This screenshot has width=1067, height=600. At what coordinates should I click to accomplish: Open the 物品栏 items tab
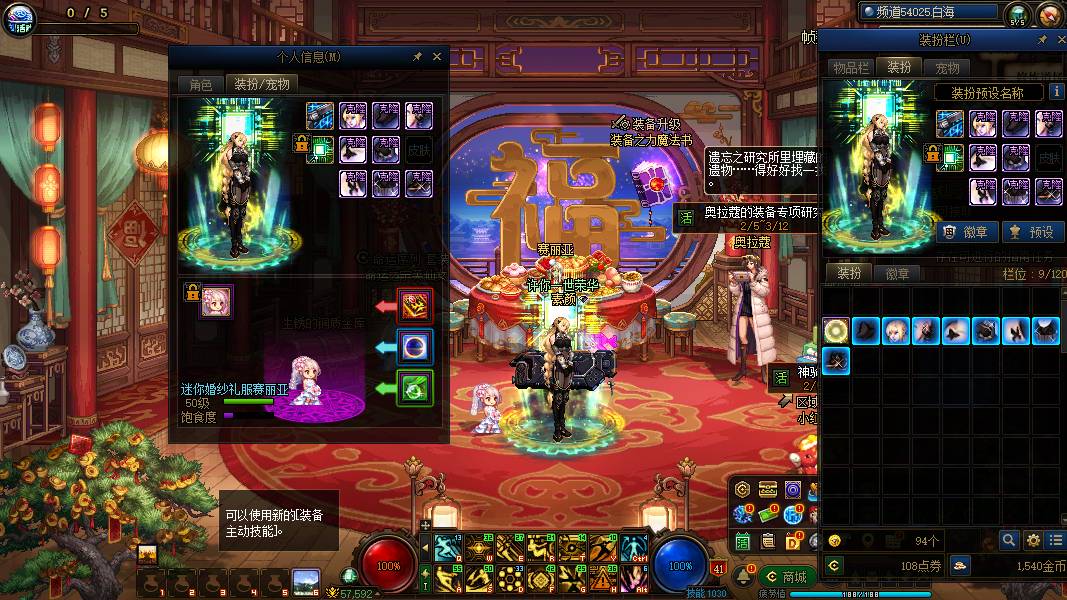pos(851,68)
